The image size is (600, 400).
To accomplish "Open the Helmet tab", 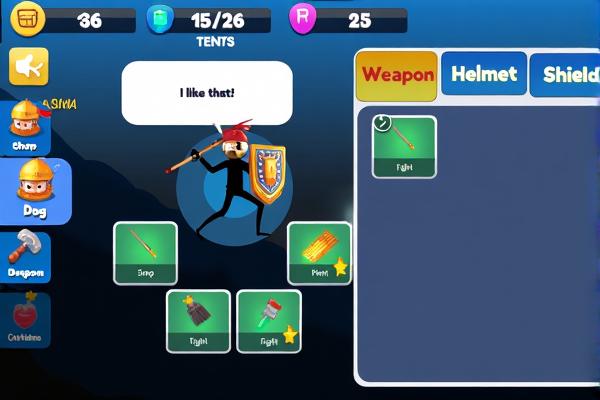I will (484, 74).
